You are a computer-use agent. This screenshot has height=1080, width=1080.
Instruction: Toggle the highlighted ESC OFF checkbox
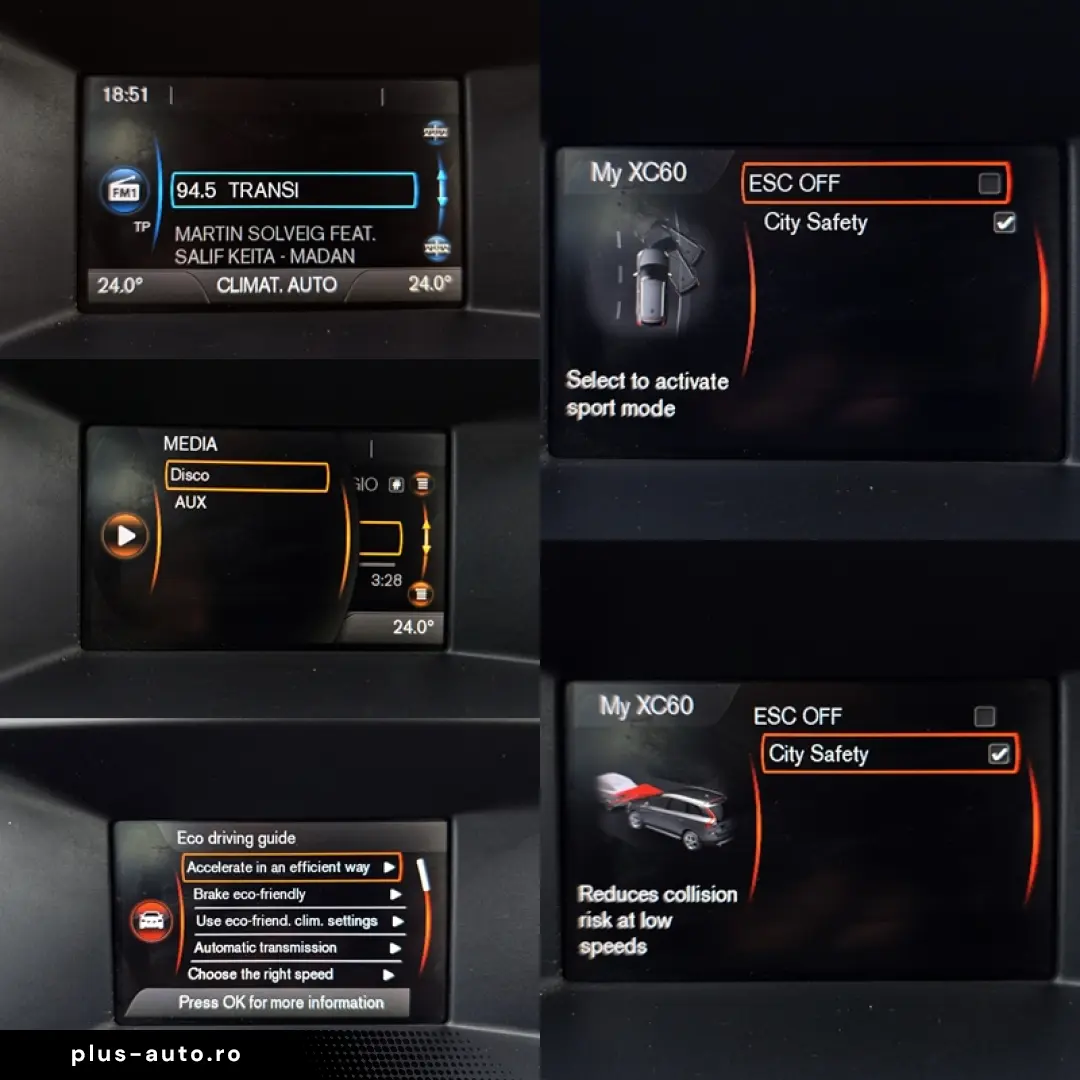(x=989, y=183)
